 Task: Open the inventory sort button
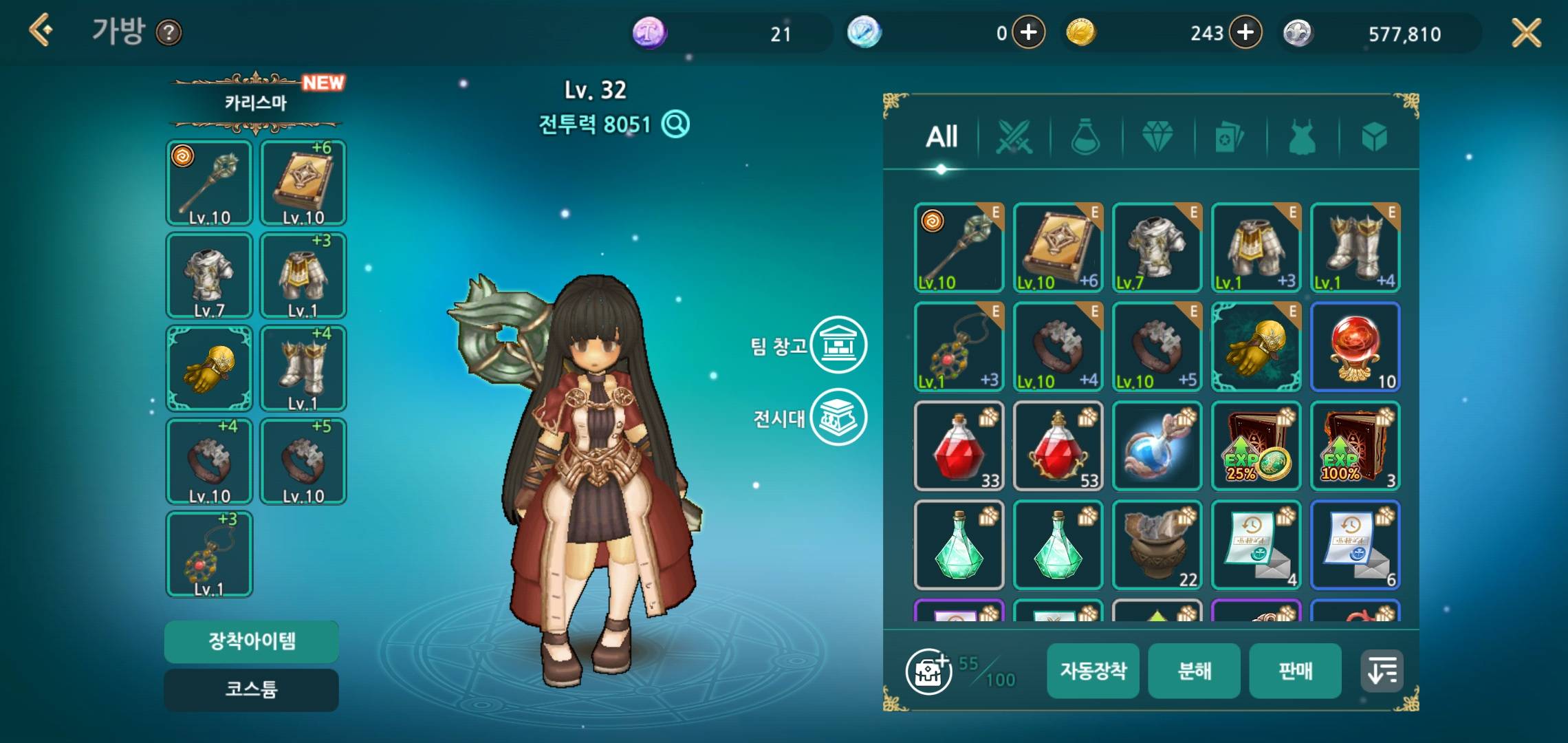tap(1382, 671)
